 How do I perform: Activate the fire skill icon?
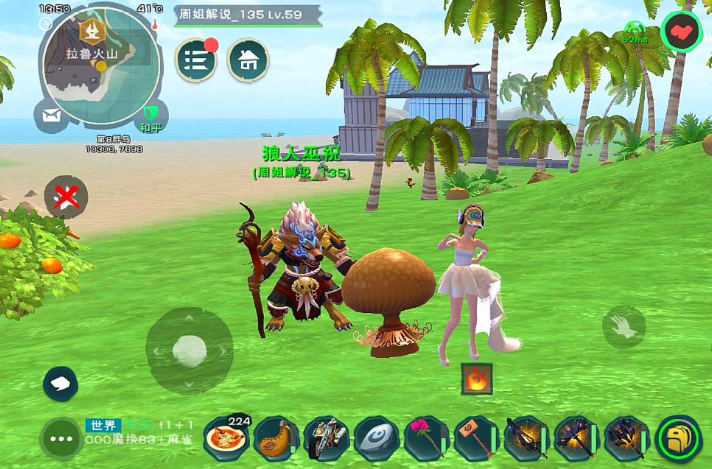pyautogui.click(x=476, y=379)
